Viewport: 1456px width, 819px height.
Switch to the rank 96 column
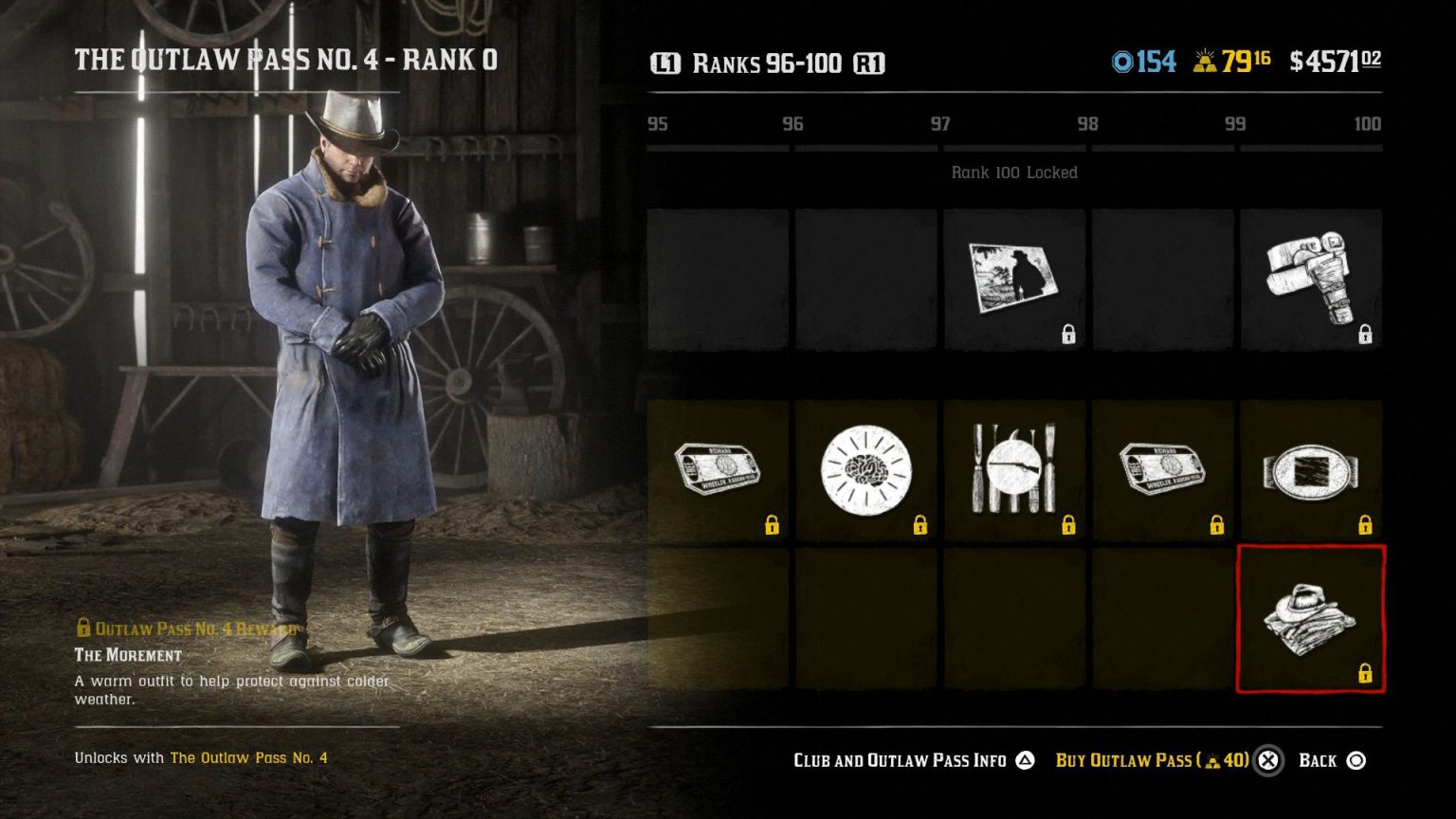(x=793, y=124)
